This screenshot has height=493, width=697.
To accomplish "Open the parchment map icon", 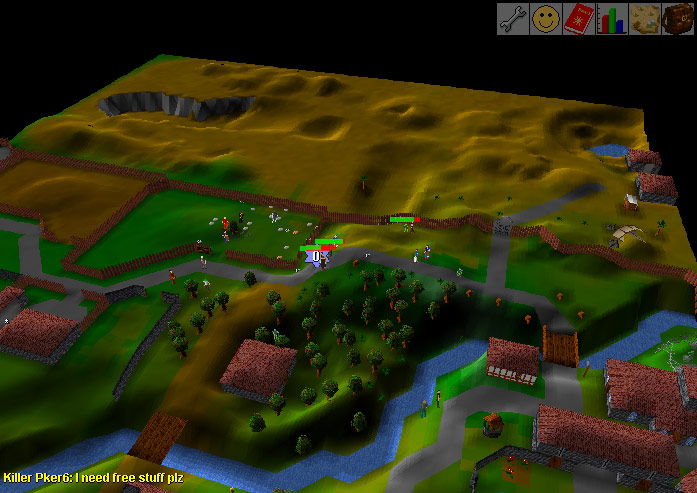I will pyautogui.click(x=645, y=19).
